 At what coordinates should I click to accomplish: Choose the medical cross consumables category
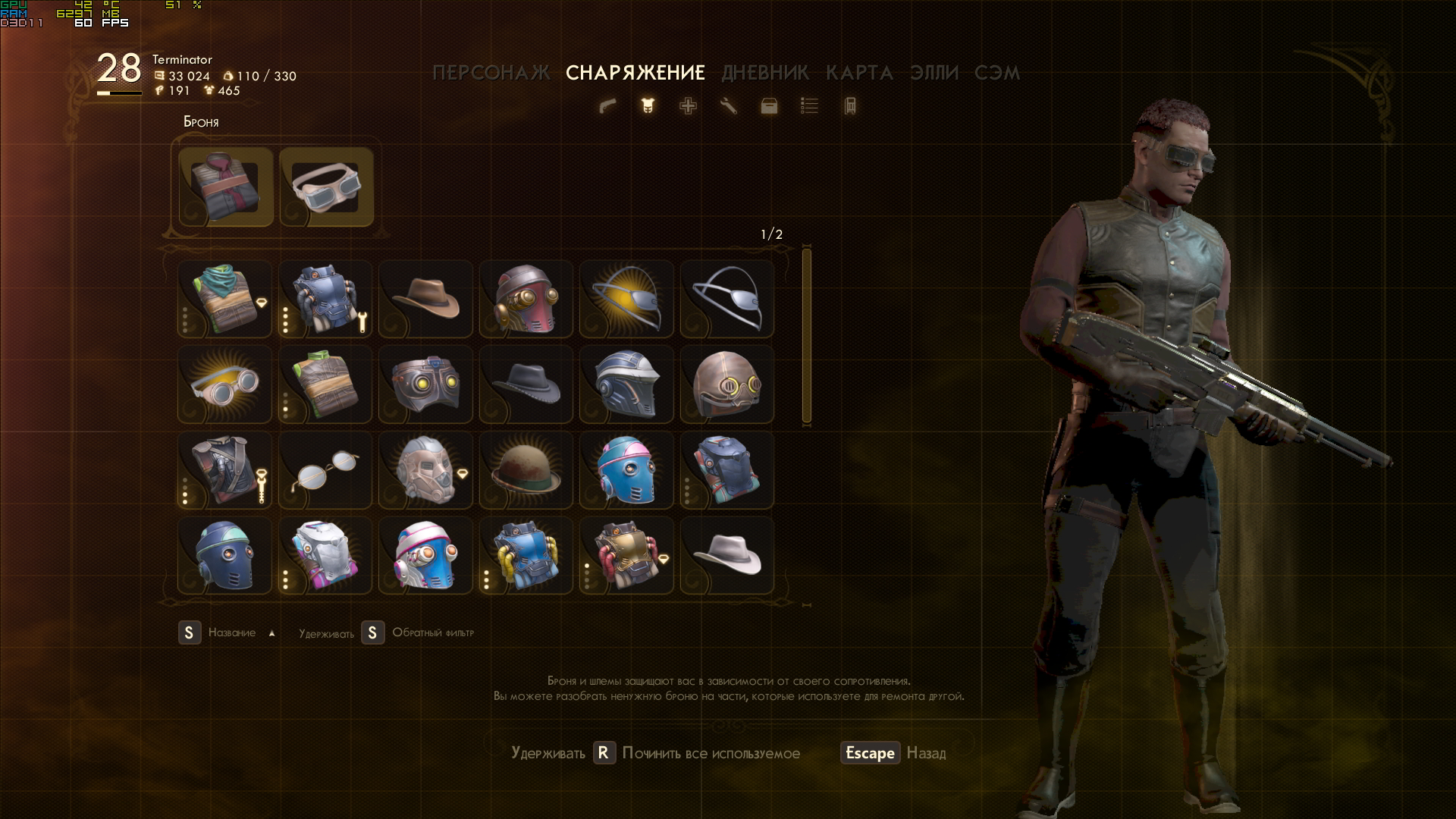point(688,106)
